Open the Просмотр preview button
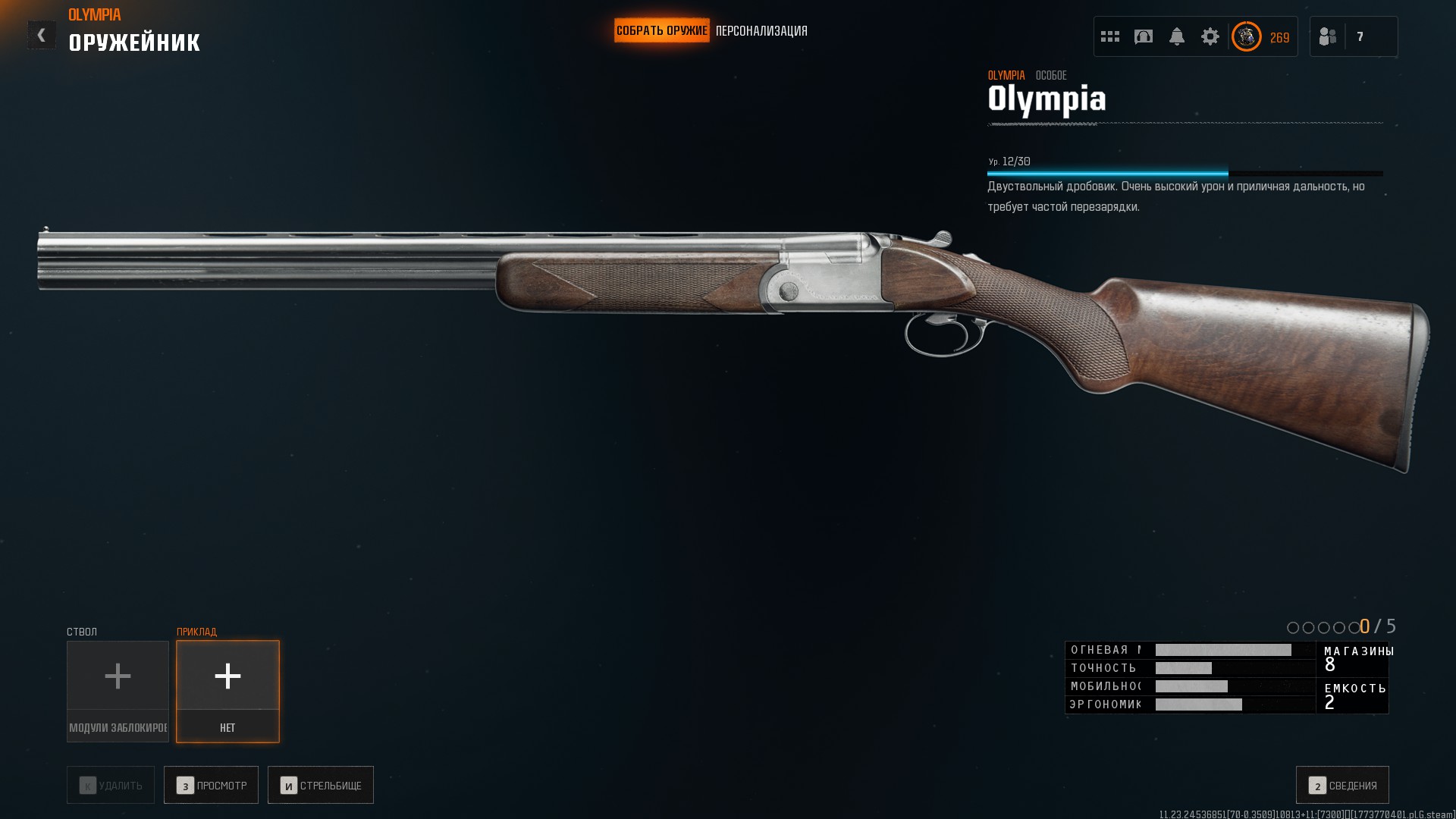The width and height of the screenshot is (1456, 819). (x=211, y=785)
